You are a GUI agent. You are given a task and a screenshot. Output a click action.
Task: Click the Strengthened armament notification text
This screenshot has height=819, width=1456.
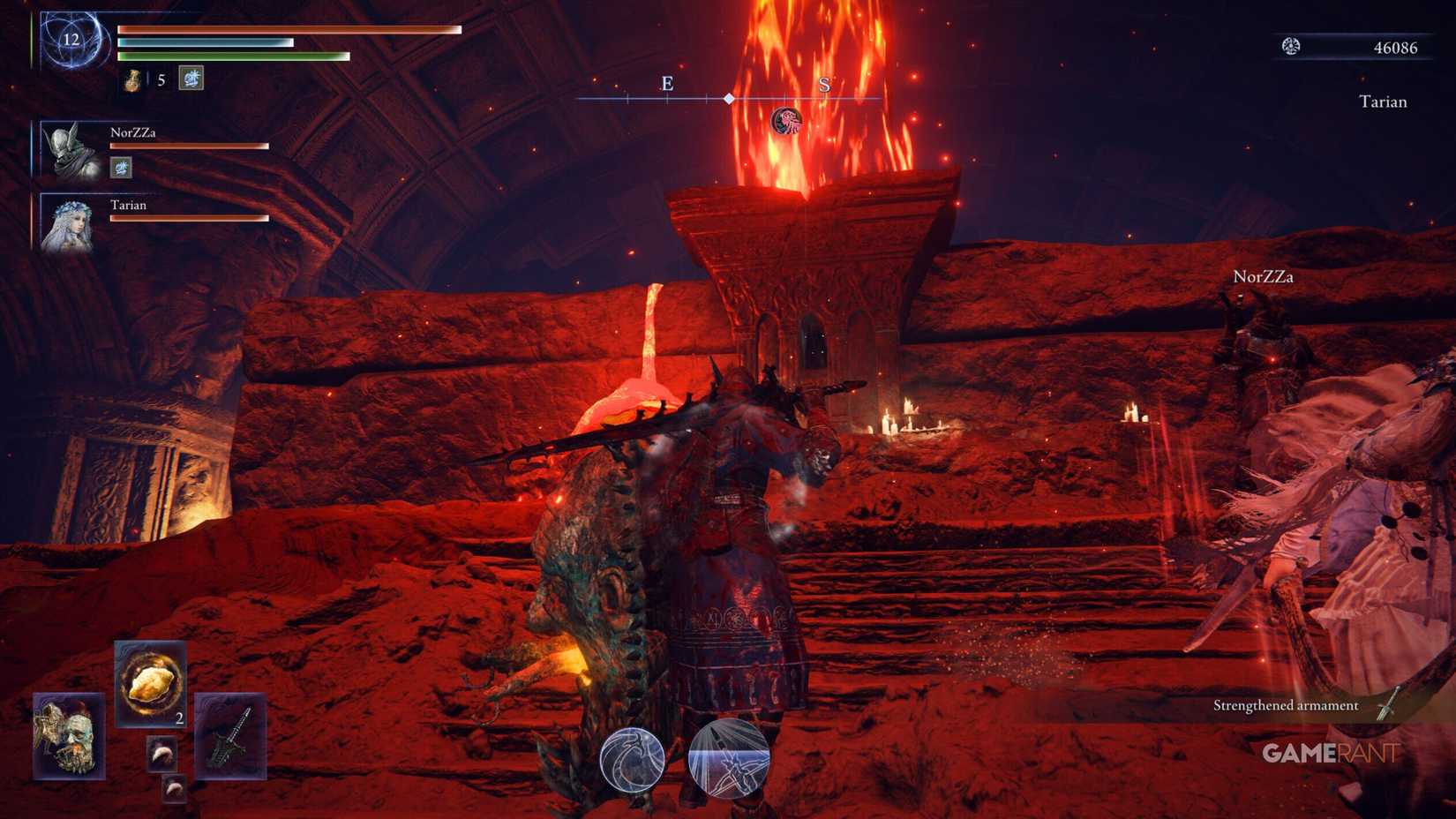tap(1286, 705)
